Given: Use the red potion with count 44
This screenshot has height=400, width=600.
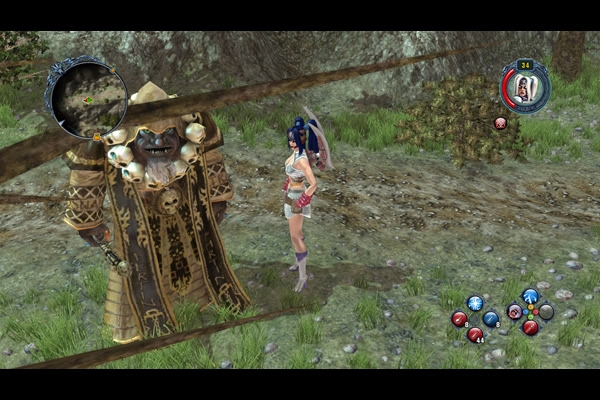Looking at the screenshot, I should click(475, 334).
